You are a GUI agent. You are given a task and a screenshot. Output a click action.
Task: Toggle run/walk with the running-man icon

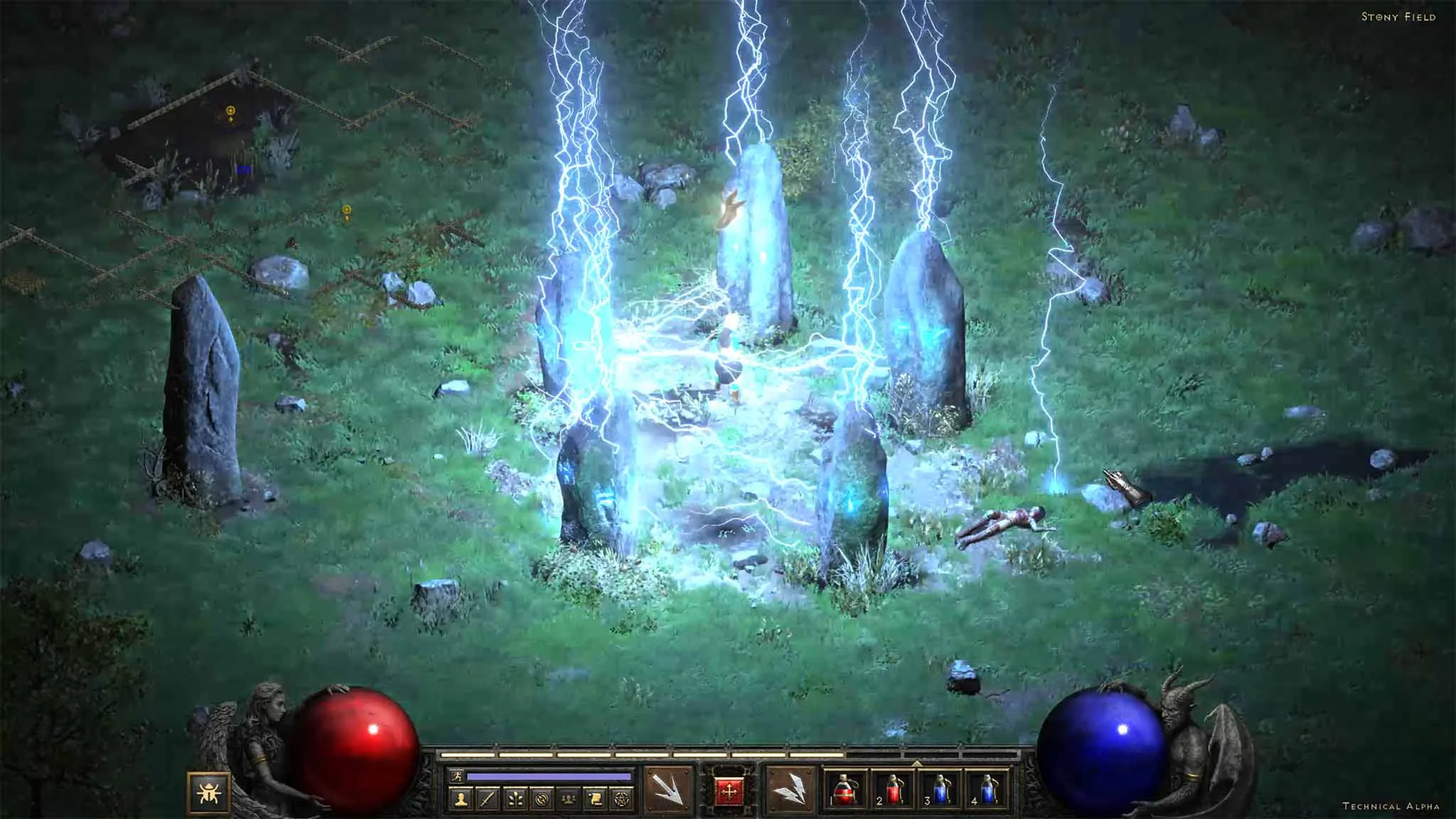pos(458,776)
